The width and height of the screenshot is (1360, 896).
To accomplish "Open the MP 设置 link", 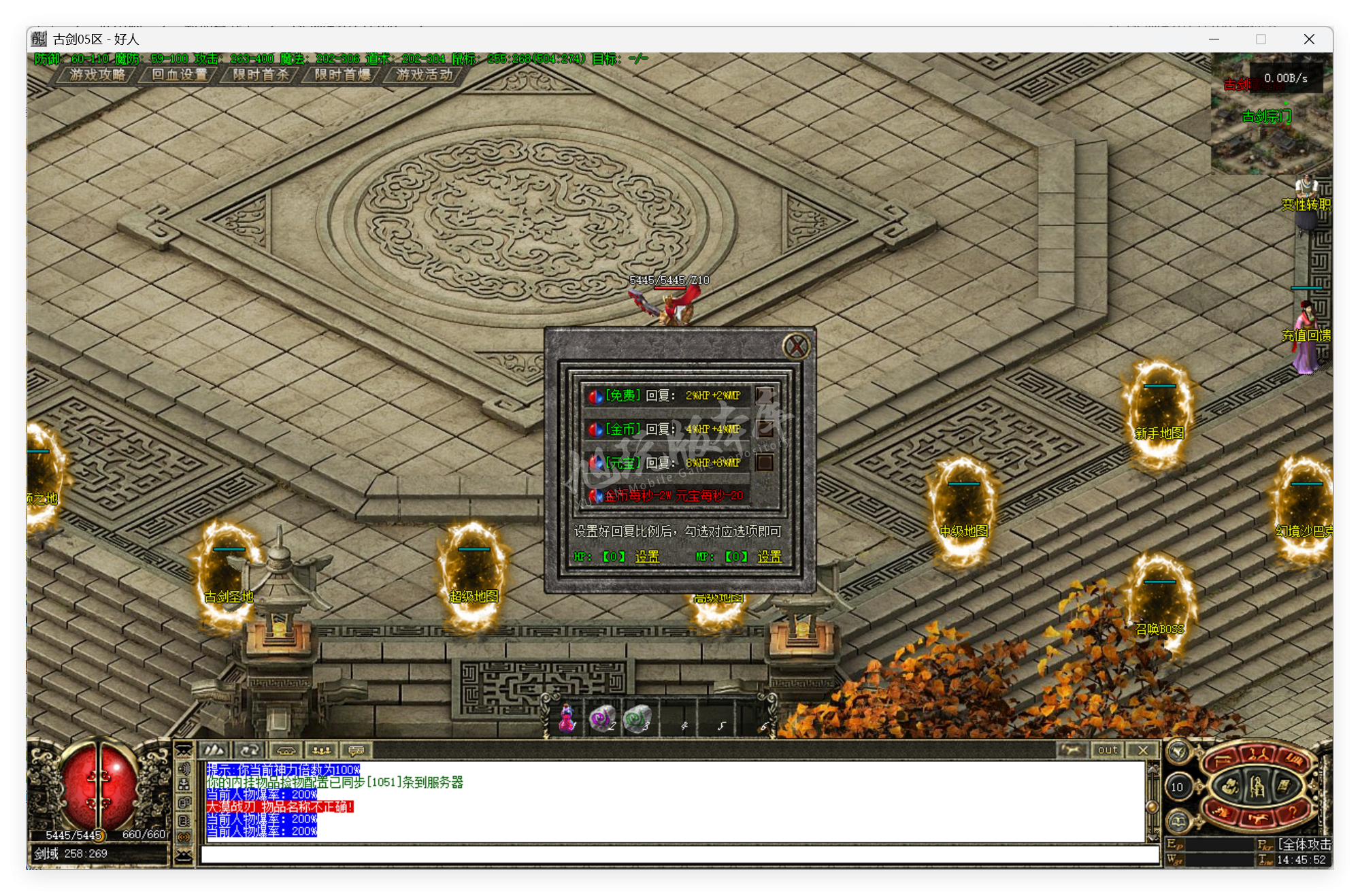I will click(x=769, y=557).
